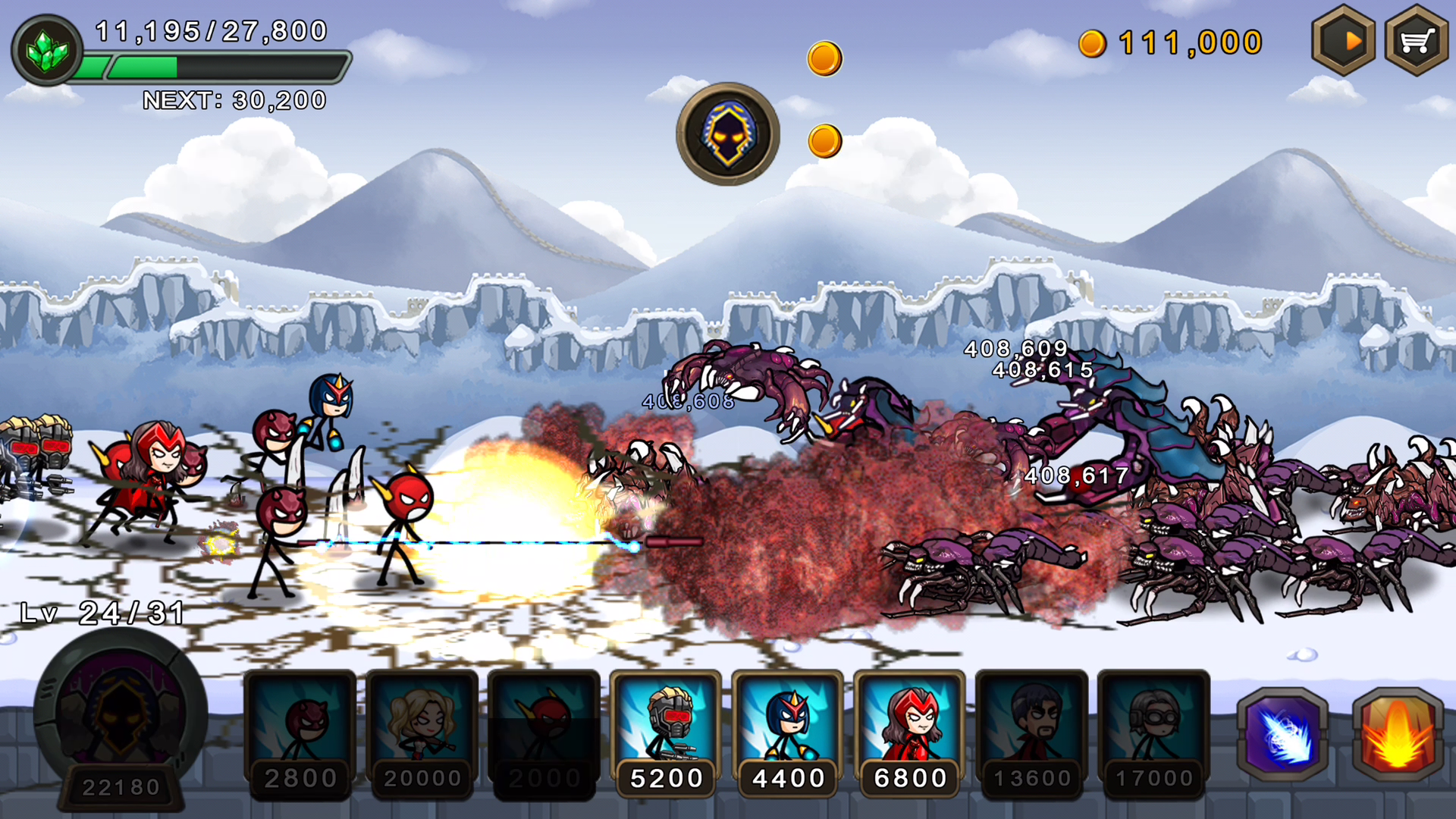Viewport: 1456px width, 819px height.
Task: Tap the gold coin icon beside 111,000
Action: click(x=1092, y=42)
